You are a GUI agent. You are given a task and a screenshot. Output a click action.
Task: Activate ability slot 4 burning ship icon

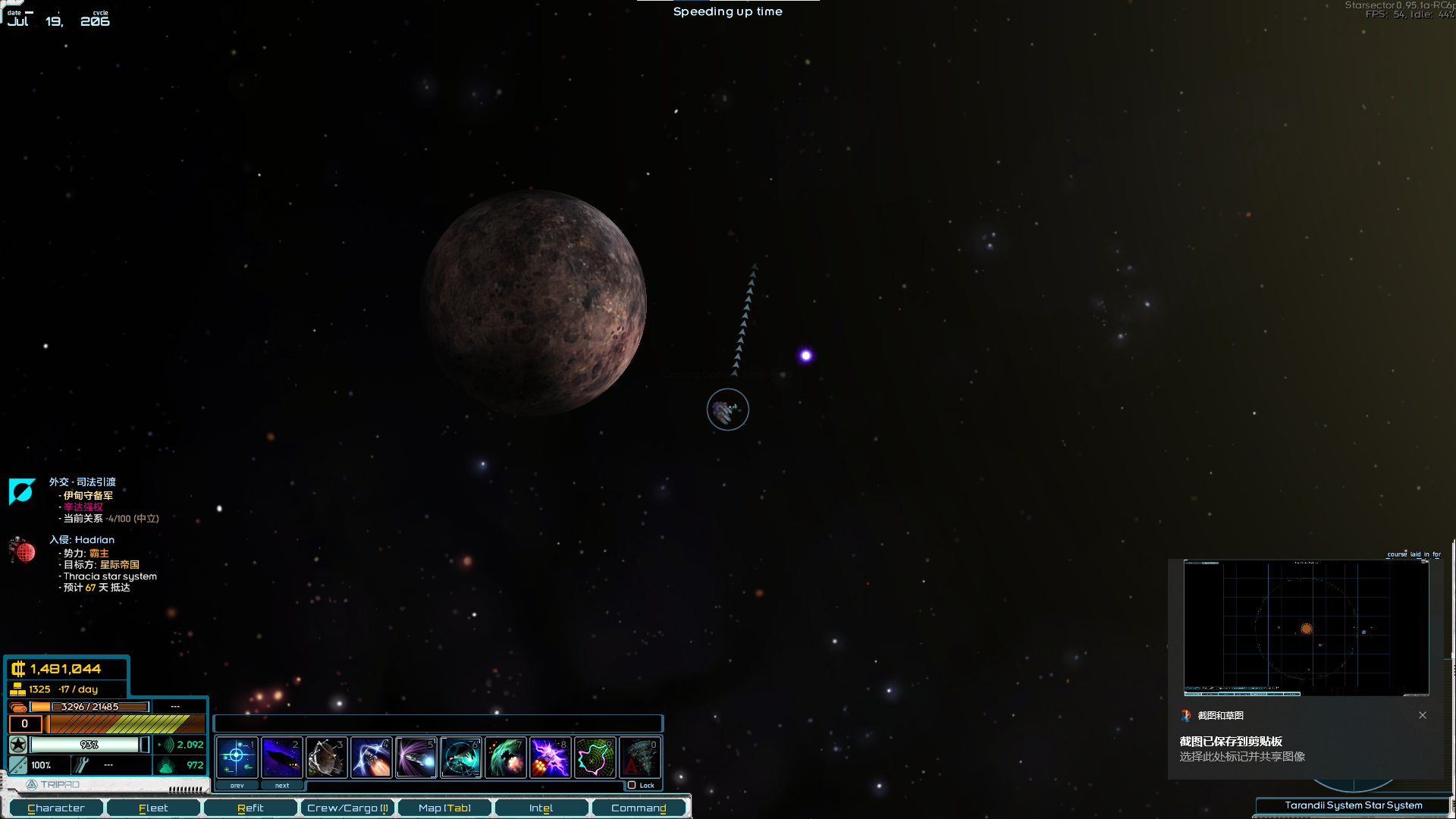click(x=371, y=757)
